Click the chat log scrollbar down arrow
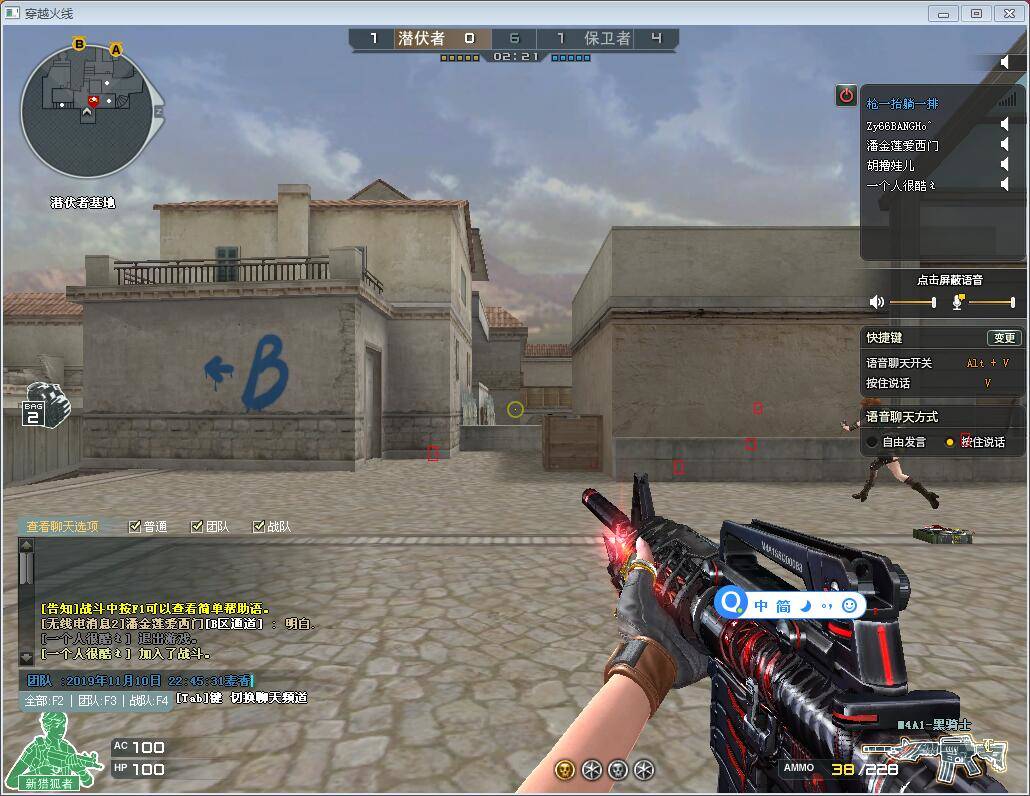This screenshot has width=1030, height=796. (x=26, y=658)
